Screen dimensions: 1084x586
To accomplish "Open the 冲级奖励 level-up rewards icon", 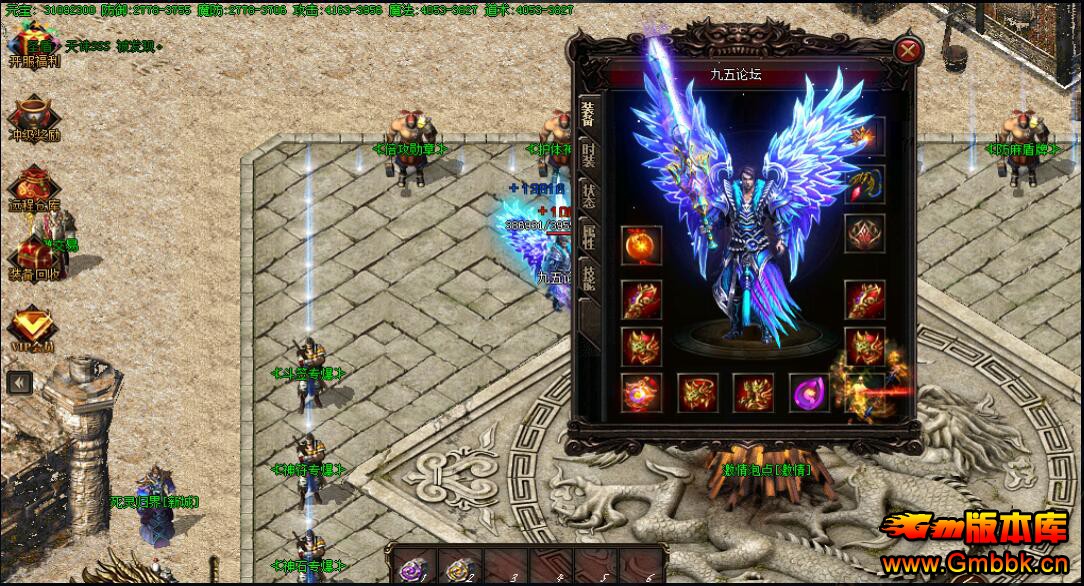I will (x=35, y=116).
